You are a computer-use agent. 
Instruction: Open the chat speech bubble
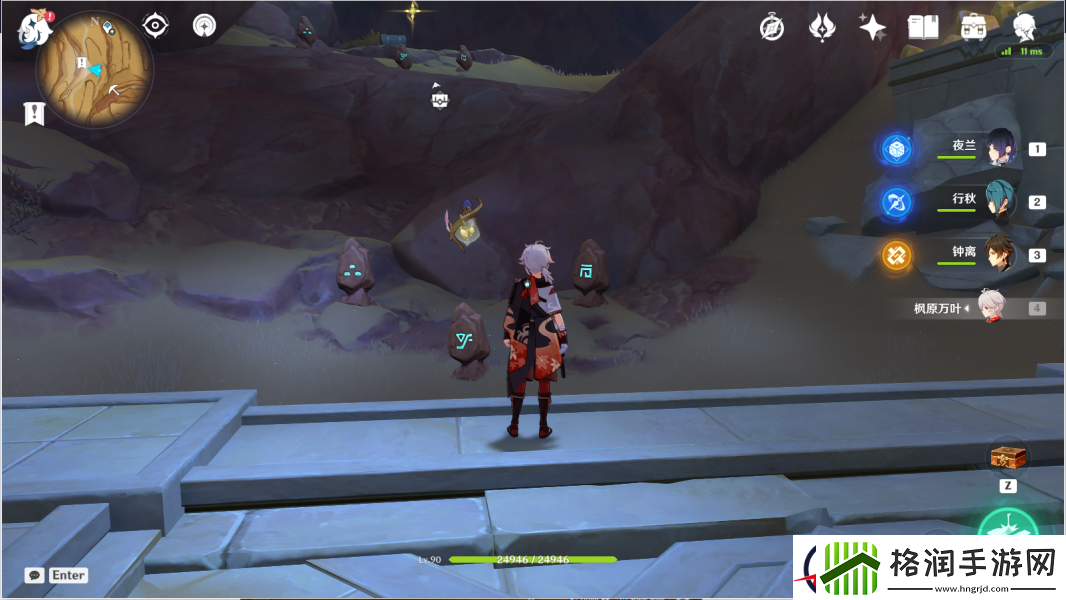click(x=35, y=575)
